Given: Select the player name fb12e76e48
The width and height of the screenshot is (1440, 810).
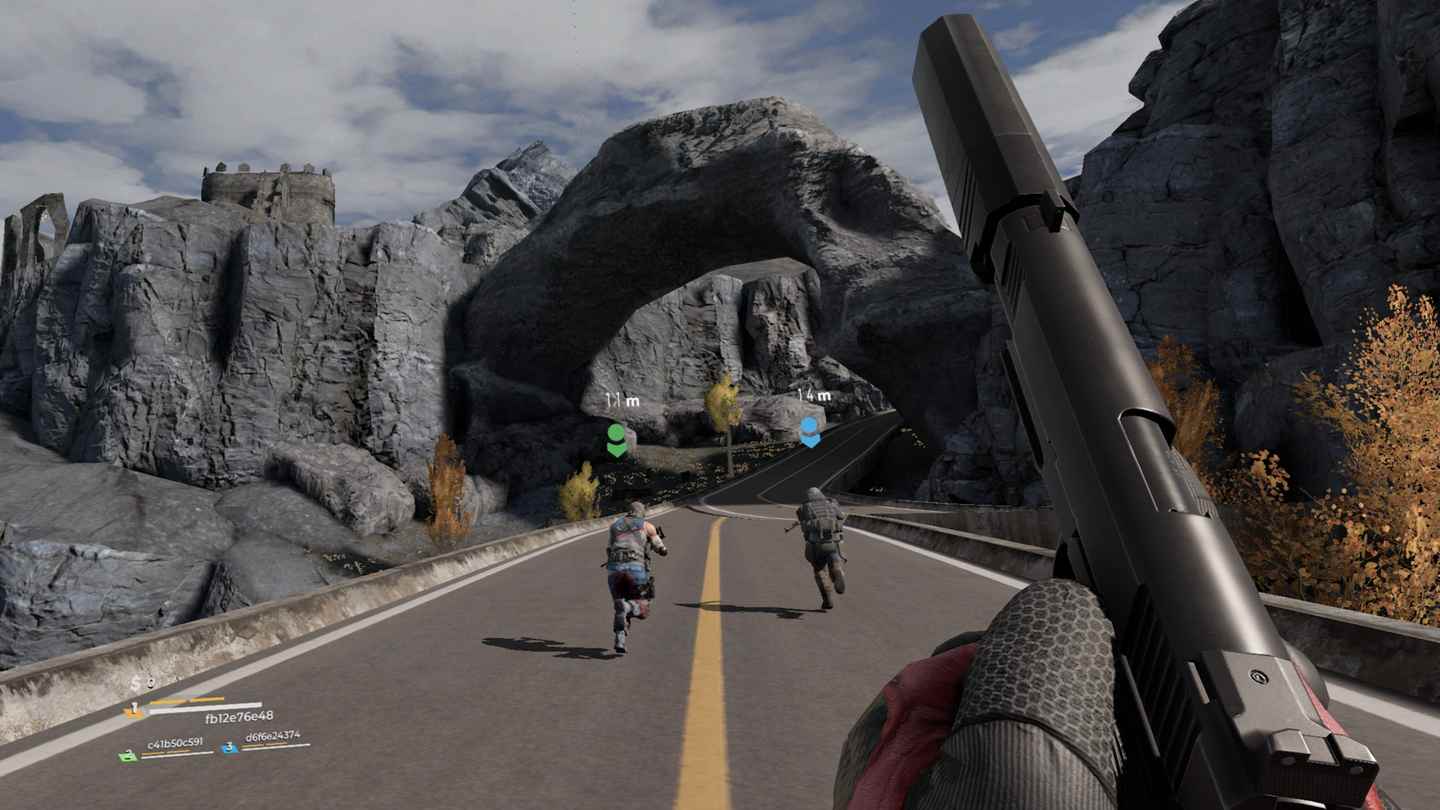Looking at the screenshot, I should coord(238,716).
